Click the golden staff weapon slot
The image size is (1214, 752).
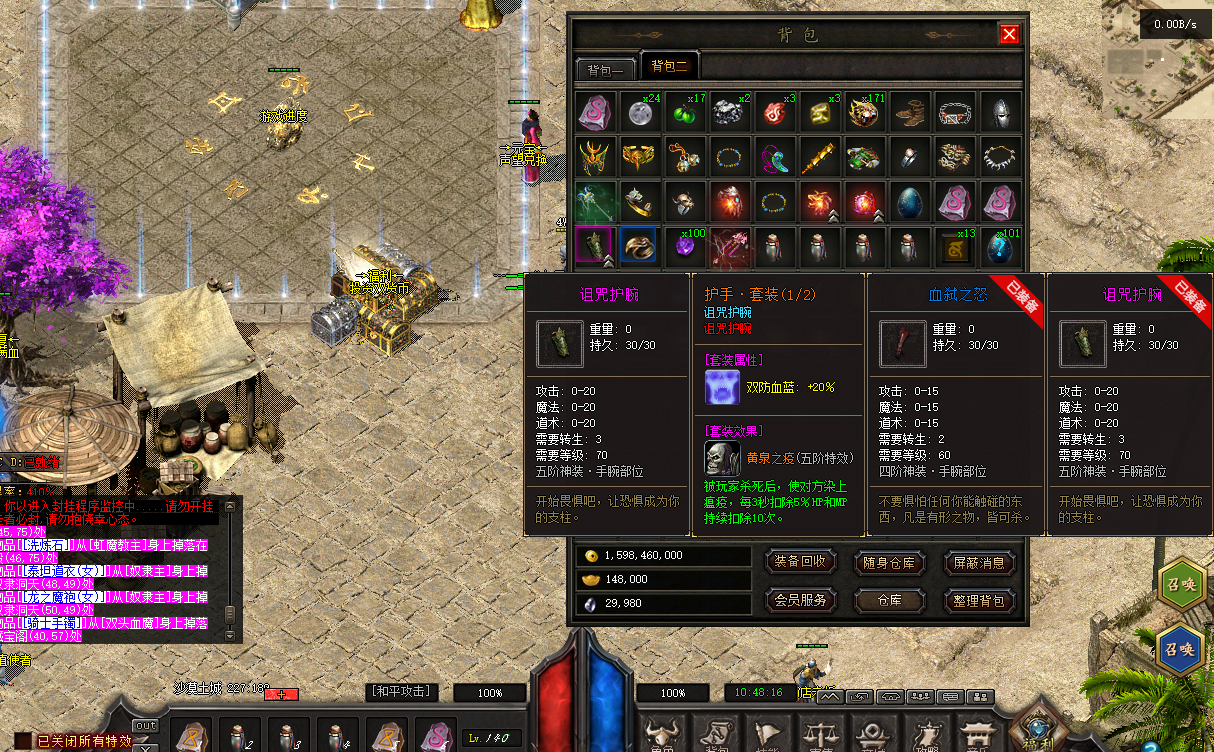click(820, 157)
